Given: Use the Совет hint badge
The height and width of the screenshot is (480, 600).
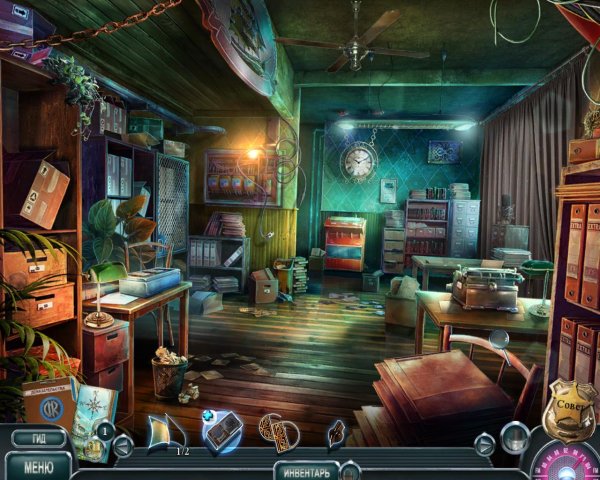Looking at the screenshot, I should pos(567,410).
